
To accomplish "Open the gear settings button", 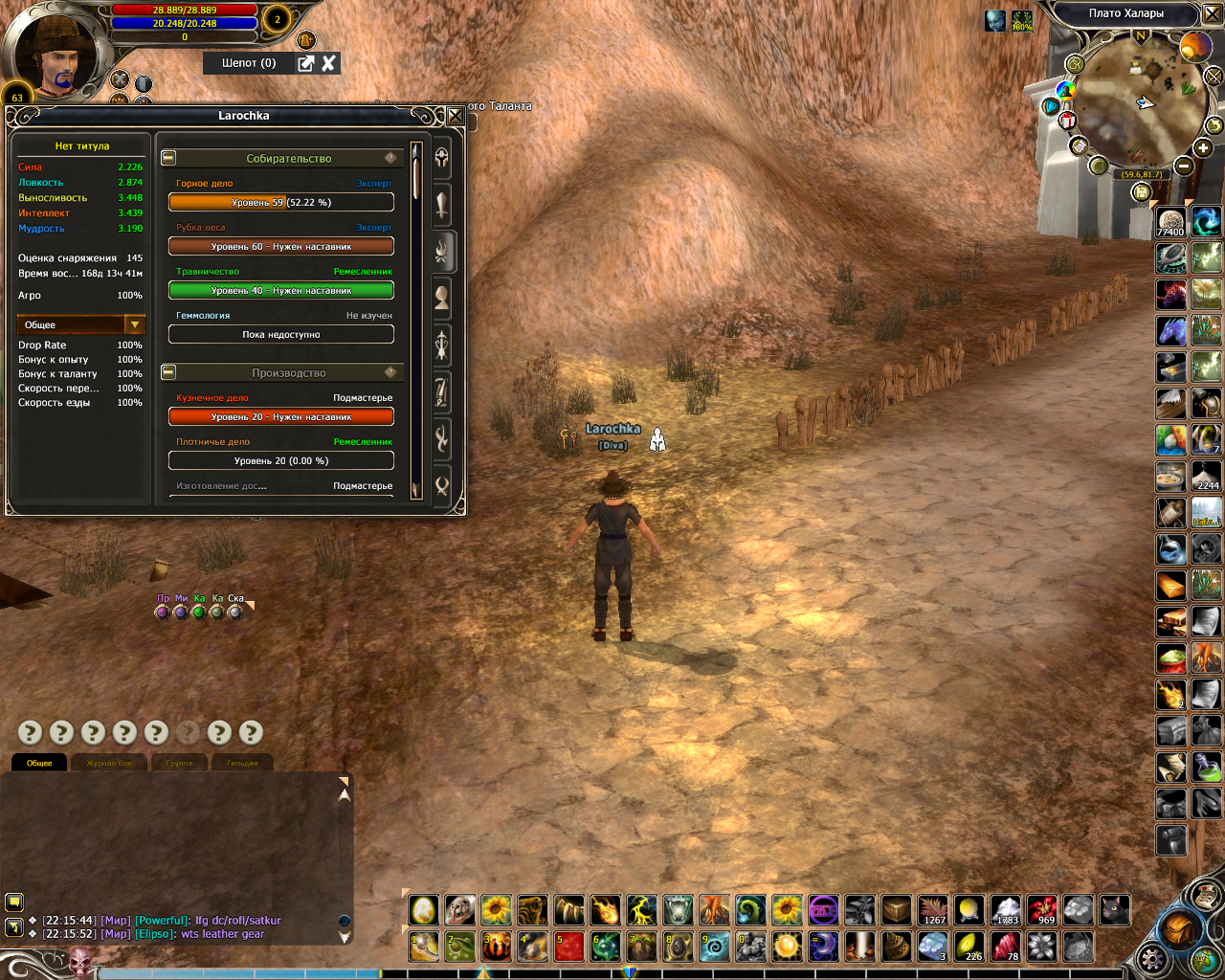I will pos(1152,960).
